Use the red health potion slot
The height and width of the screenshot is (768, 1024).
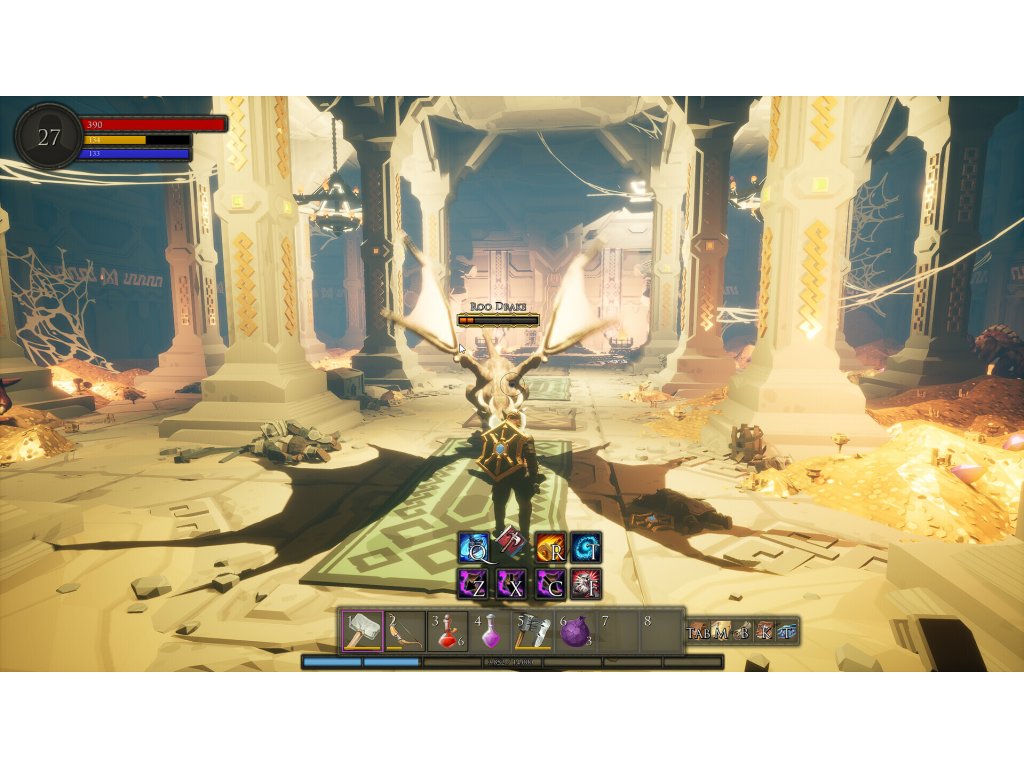[448, 631]
